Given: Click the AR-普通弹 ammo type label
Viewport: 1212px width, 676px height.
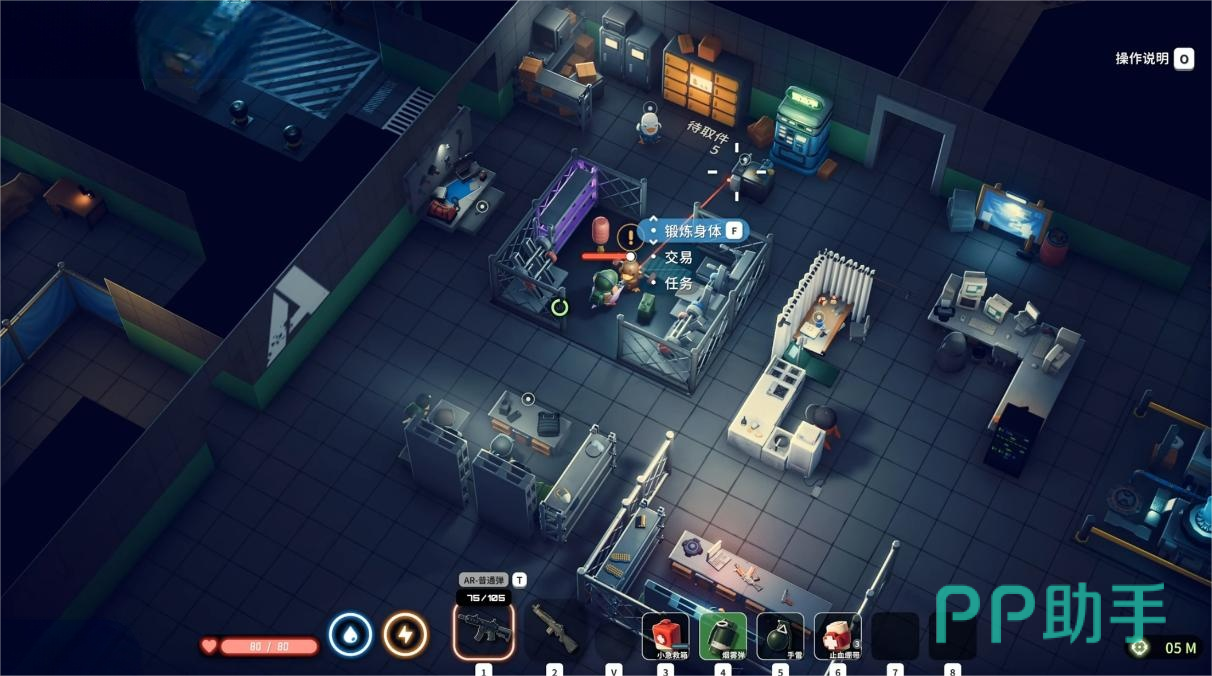Looking at the screenshot, I should tap(483, 580).
